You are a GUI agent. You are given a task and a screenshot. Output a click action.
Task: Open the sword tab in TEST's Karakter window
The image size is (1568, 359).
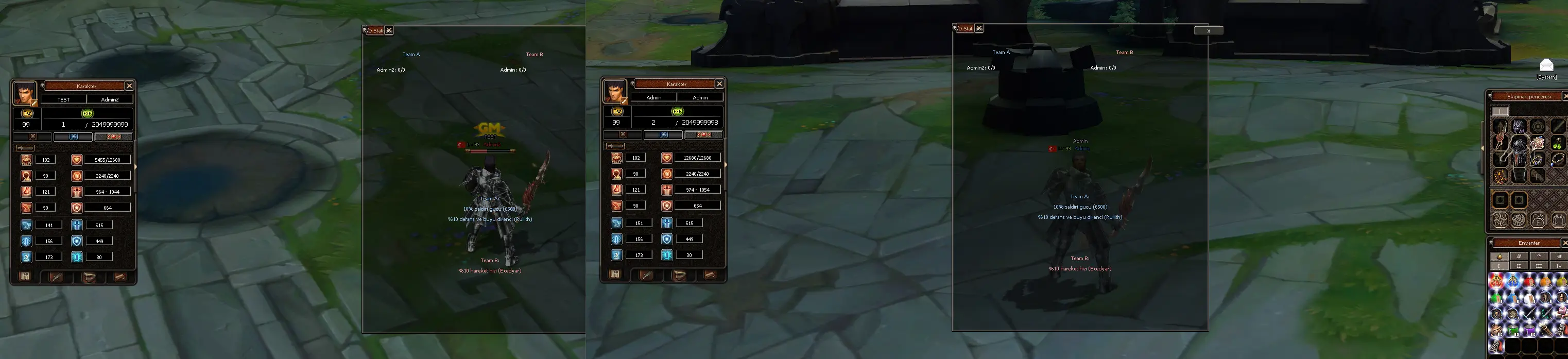click(56, 277)
